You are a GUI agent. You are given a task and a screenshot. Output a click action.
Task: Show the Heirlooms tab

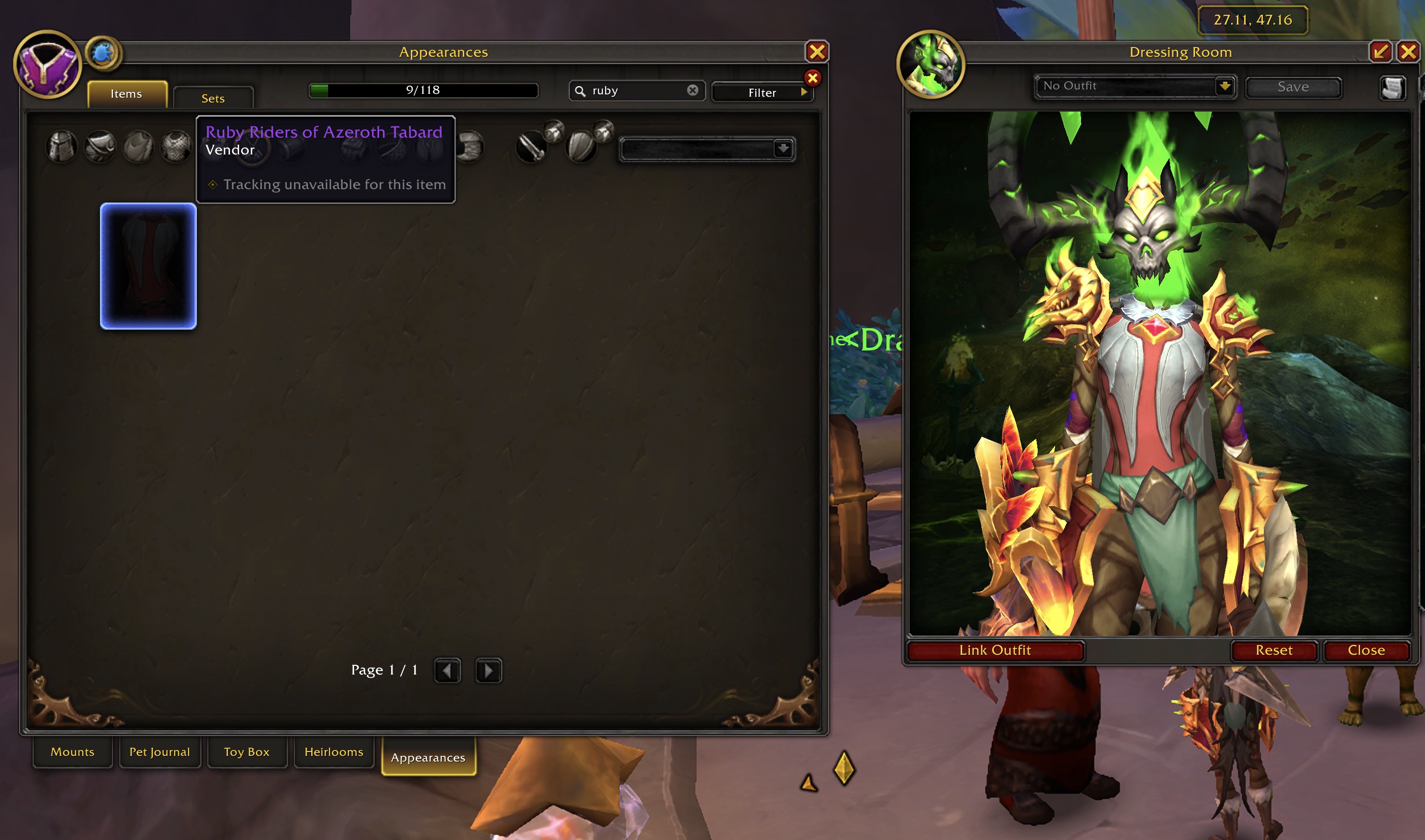pos(334,751)
